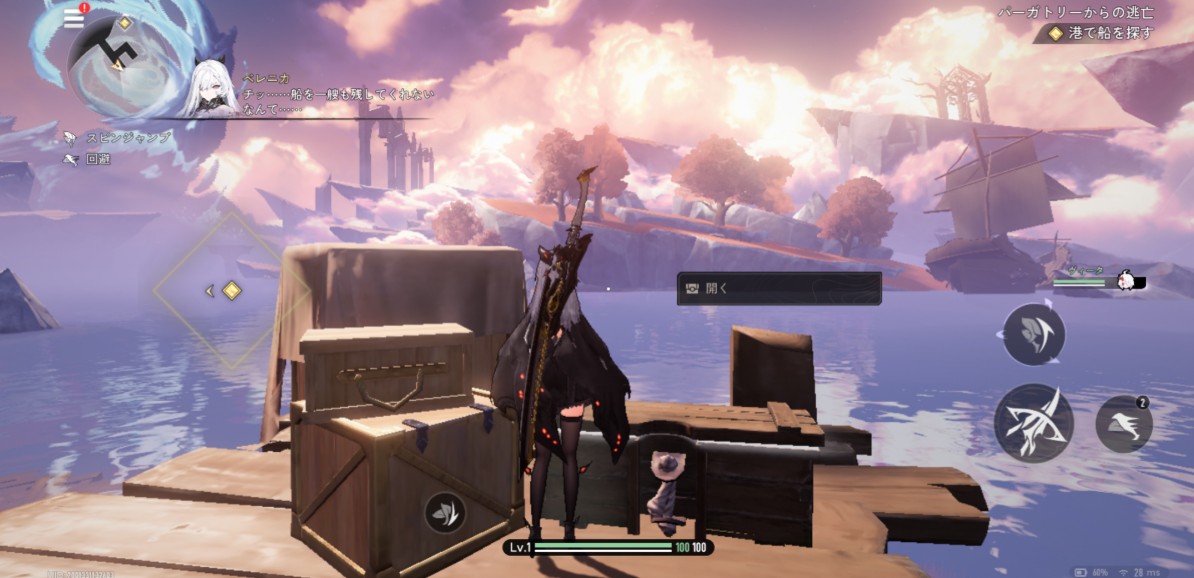Tap the 開く open prompt
This screenshot has width=1194, height=578.
pos(779,288)
